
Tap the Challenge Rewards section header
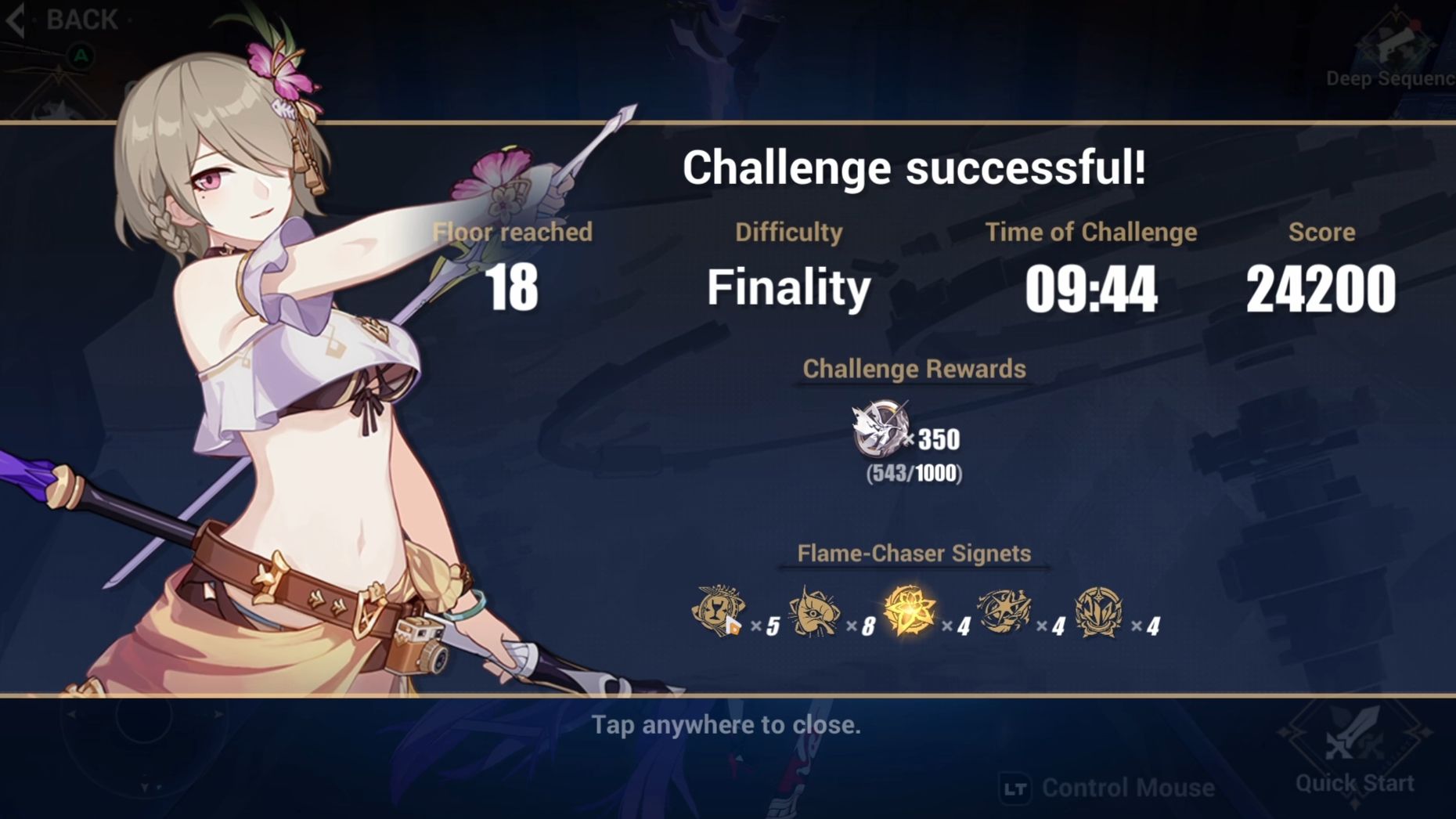click(x=913, y=369)
